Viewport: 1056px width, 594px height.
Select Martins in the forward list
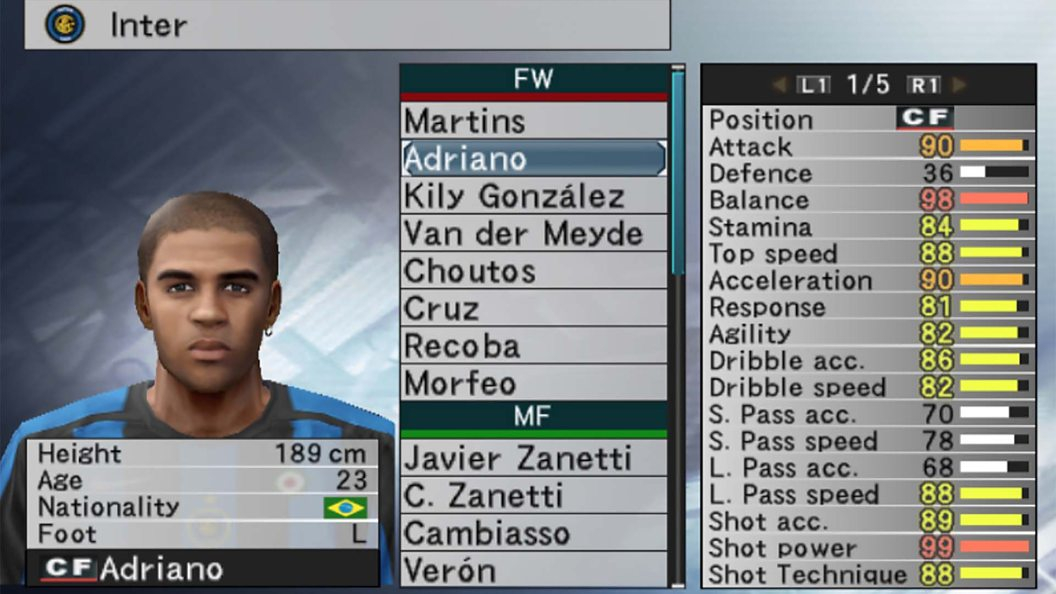(533, 121)
